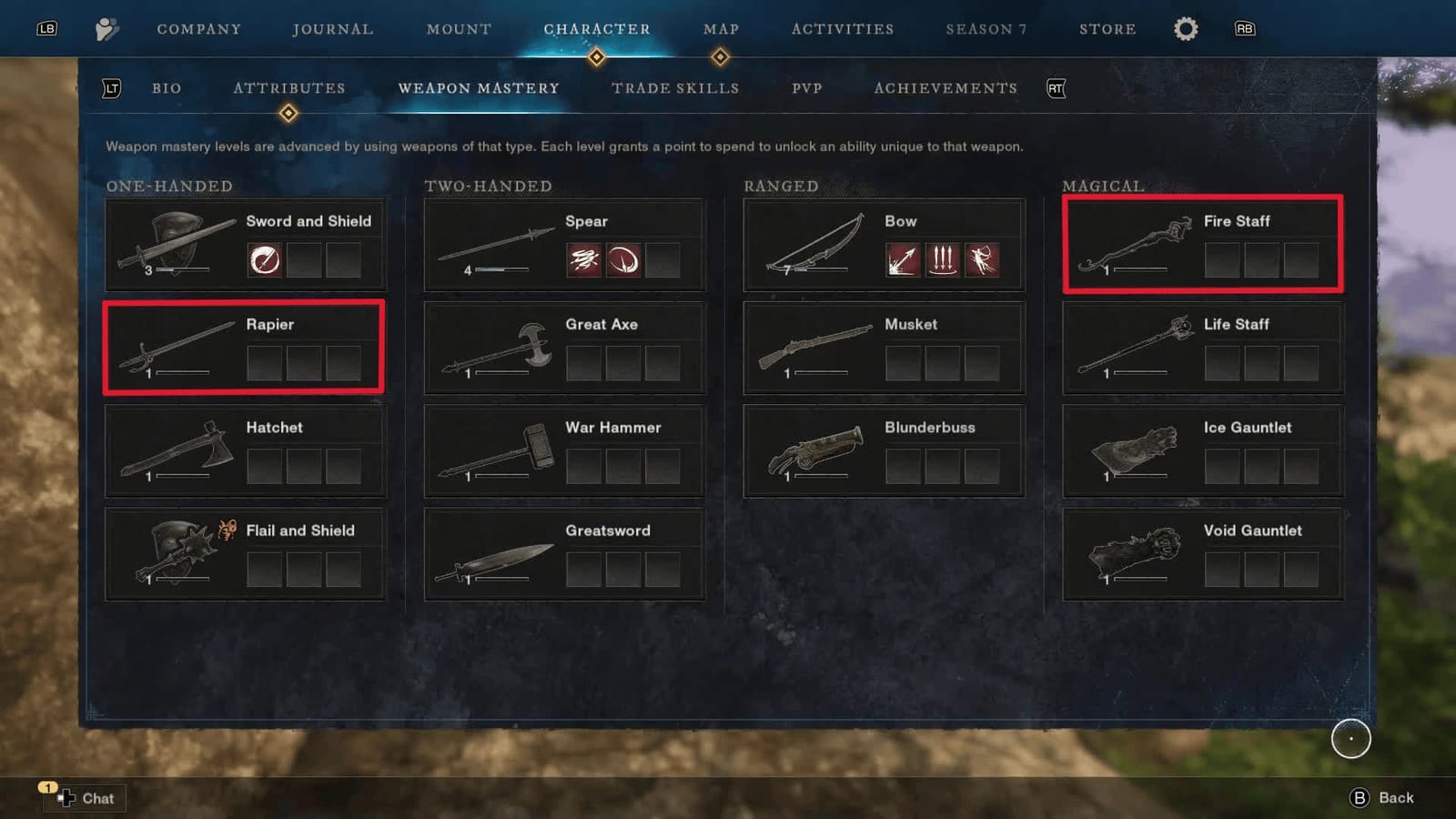Click the Fire Staff weapon icon
The height and width of the screenshot is (819, 1456).
(x=1136, y=241)
